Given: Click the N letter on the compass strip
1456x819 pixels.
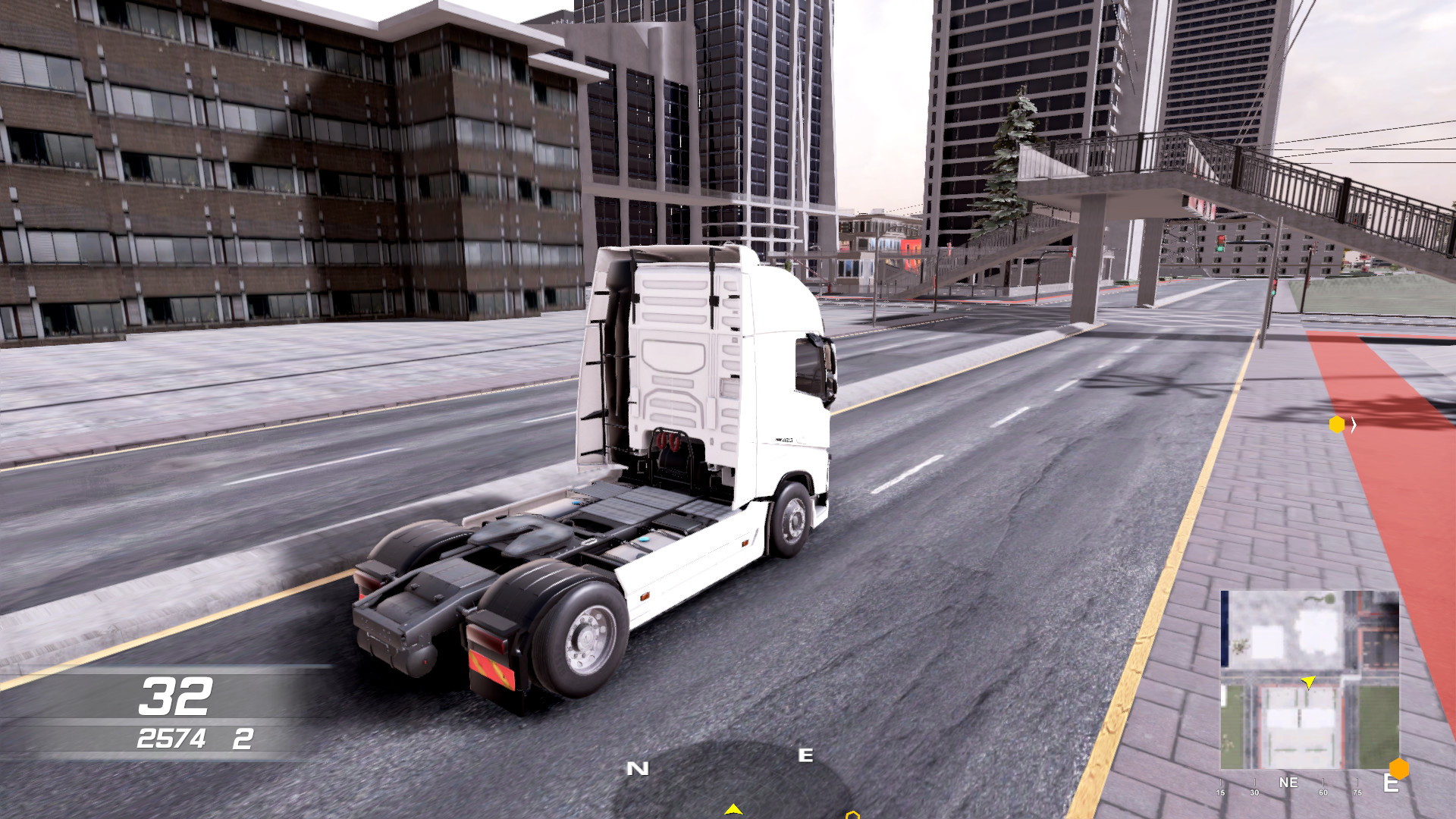Looking at the screenshot, I should click(638, 768).
